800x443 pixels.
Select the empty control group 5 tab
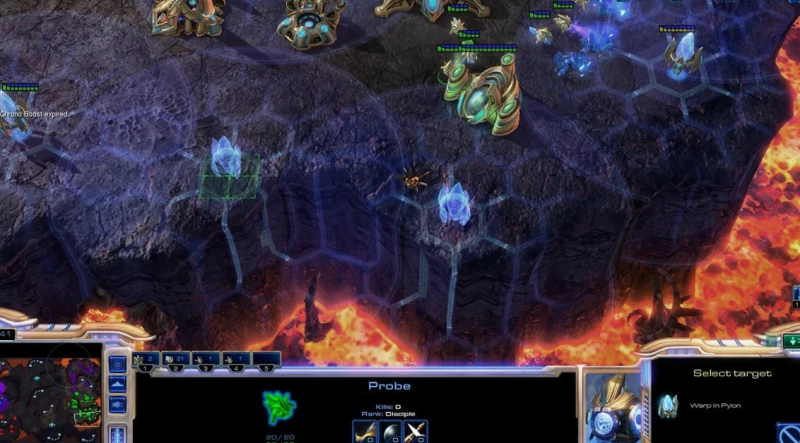264,358
